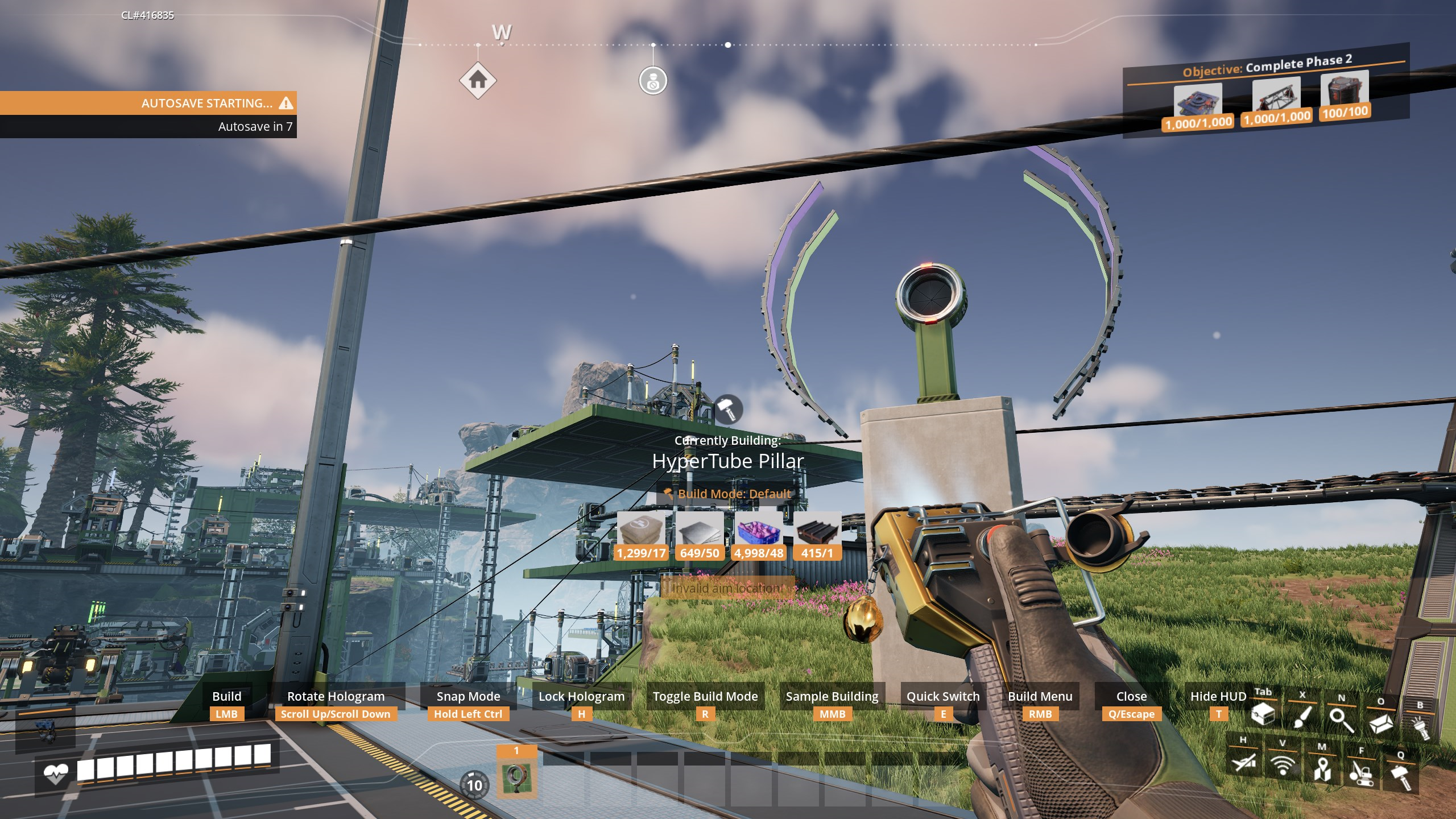Screen dimensions: 1456x819
Task: Open the paintbrush customizer icon
Action: click(1302, 716)
